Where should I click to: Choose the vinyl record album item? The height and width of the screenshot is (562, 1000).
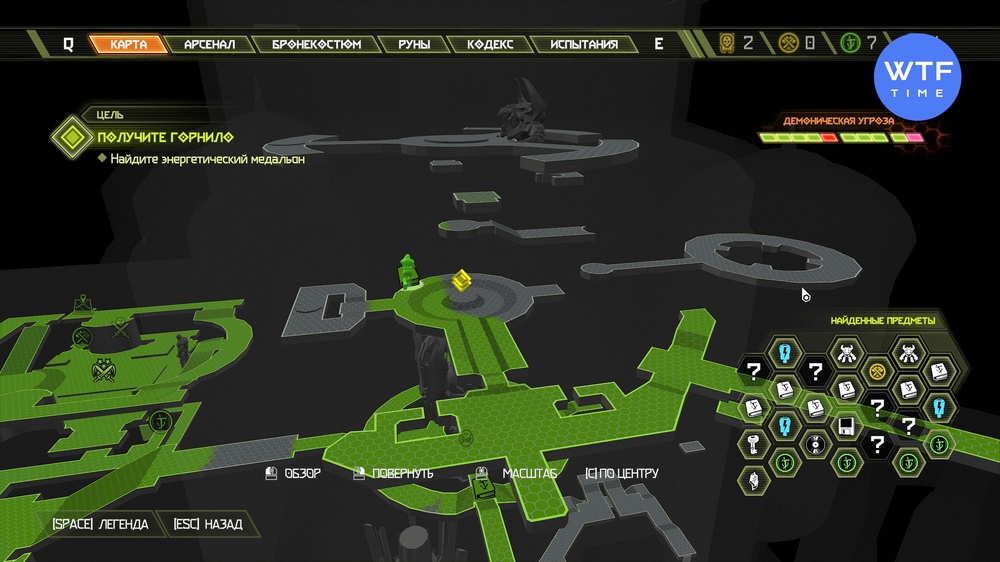816,443
